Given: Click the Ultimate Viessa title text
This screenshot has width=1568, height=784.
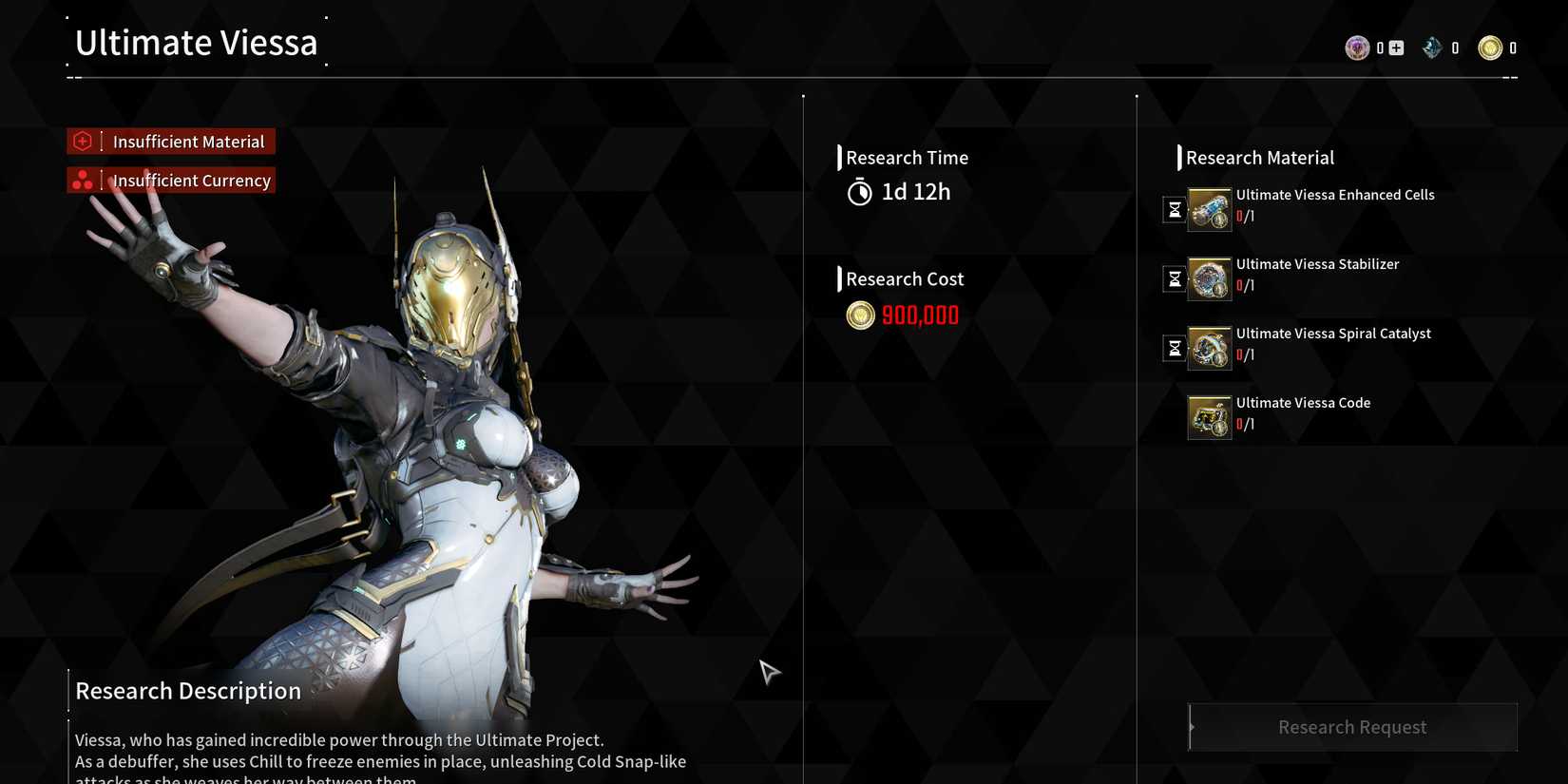Looking at the screenshot, I should click(196, 42).
